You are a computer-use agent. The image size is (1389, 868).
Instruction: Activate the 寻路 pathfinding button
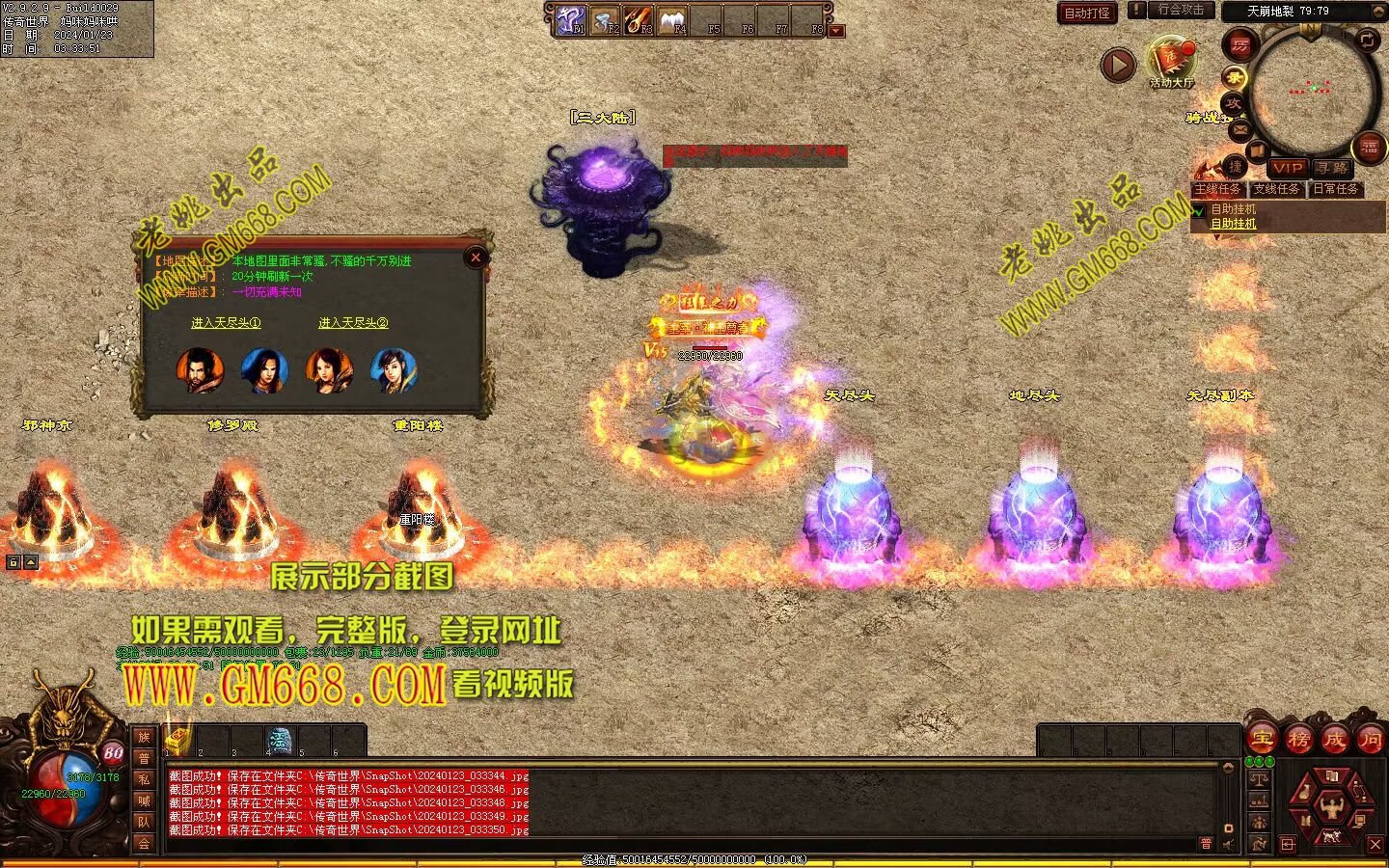[1332, 168]
